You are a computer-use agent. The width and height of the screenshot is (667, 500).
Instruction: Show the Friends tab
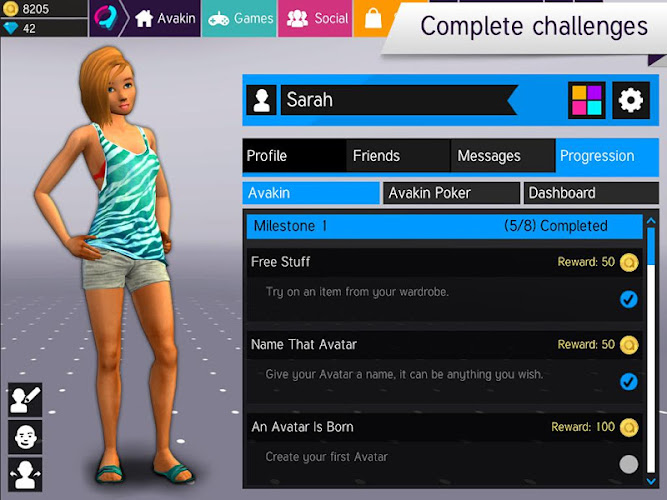[398, 156]
